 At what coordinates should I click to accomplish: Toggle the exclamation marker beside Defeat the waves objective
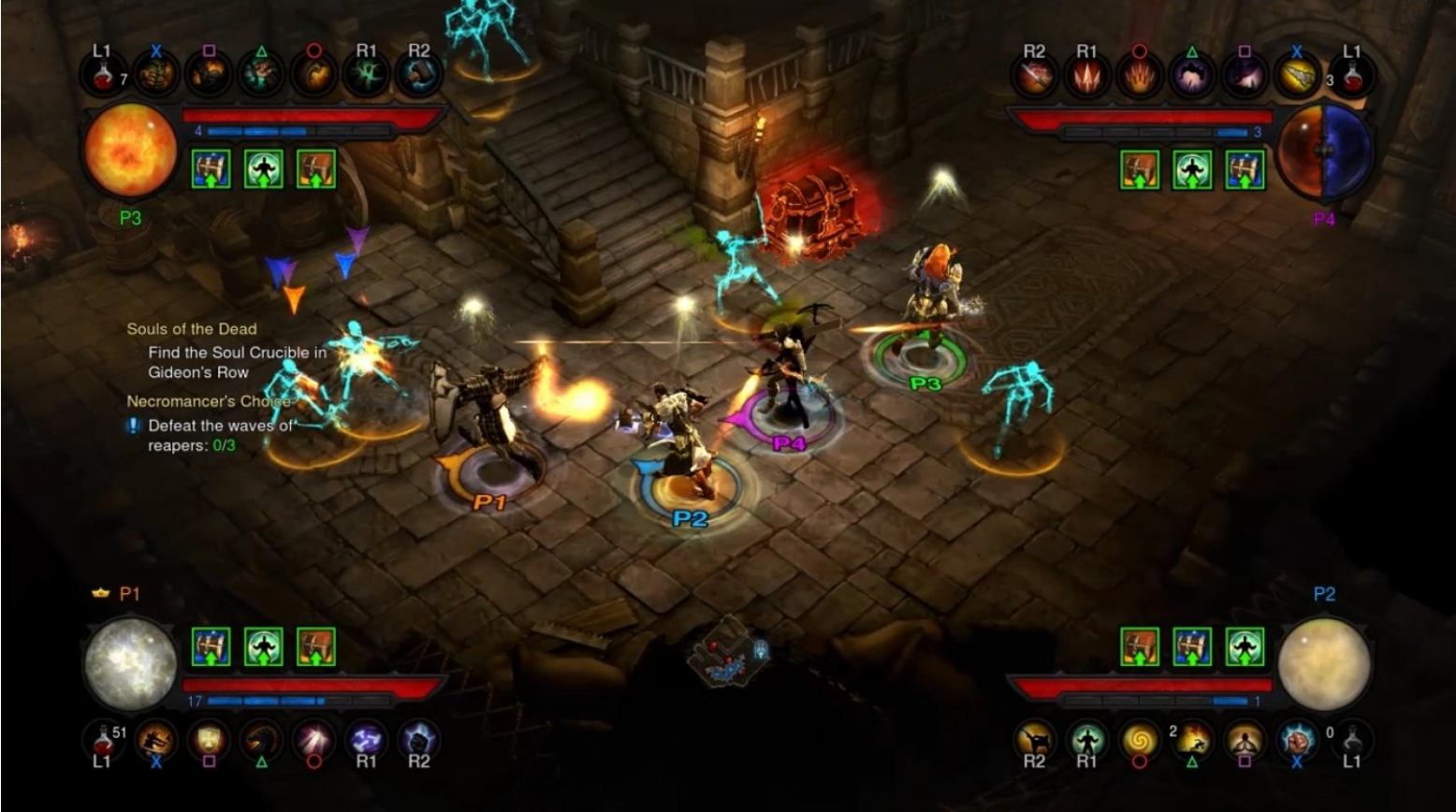132,424
